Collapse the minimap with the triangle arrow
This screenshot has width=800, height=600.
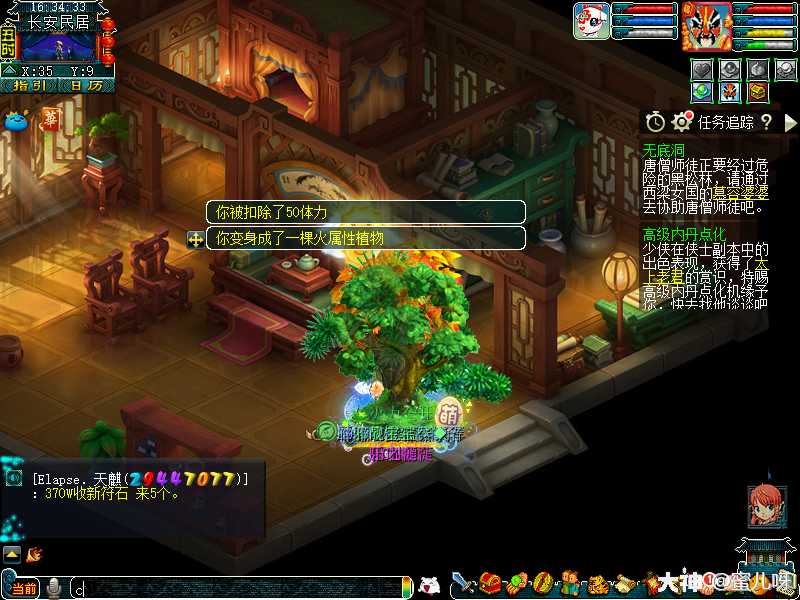(9, 71)
